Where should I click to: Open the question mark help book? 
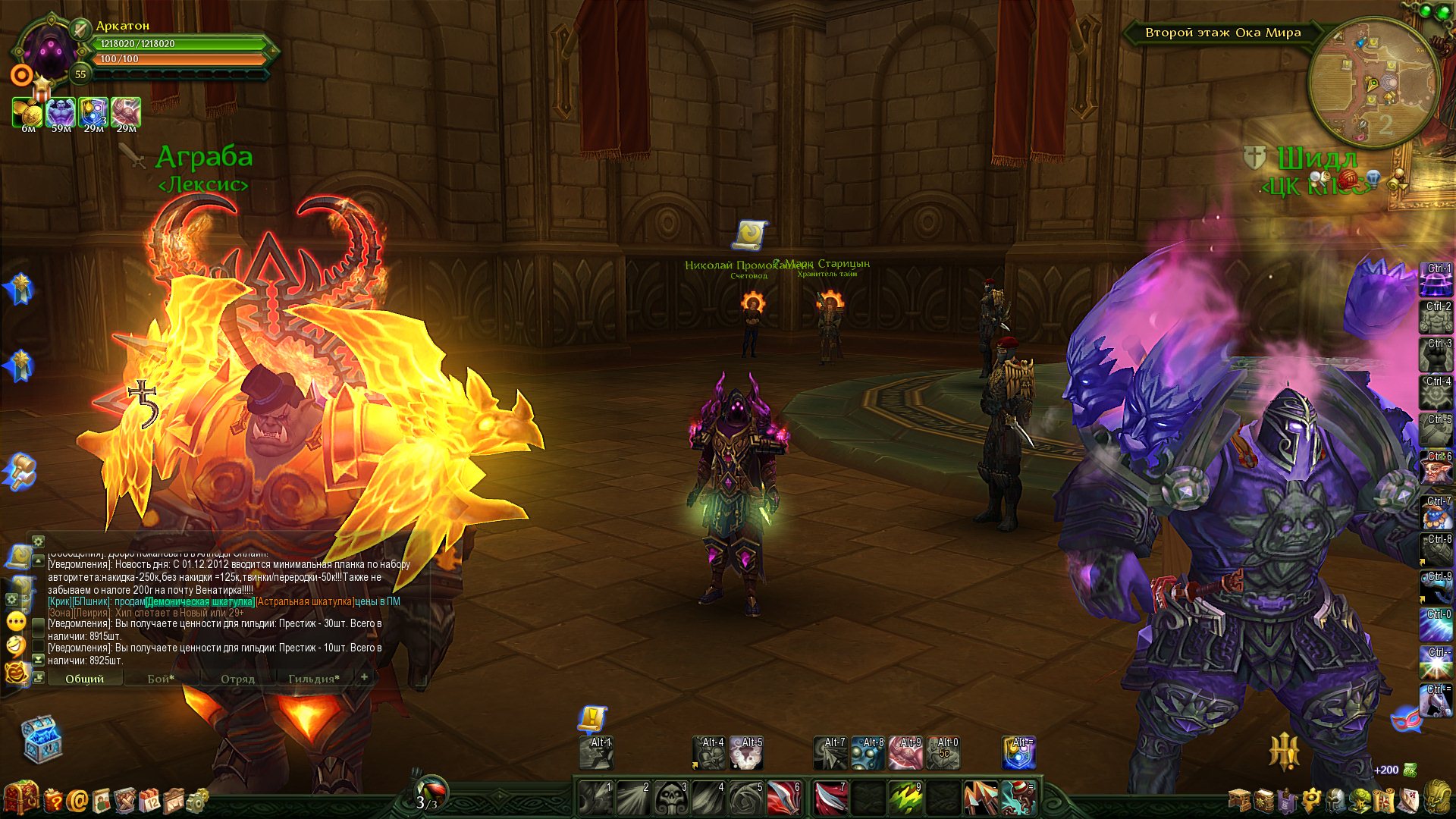click(53, 800)
